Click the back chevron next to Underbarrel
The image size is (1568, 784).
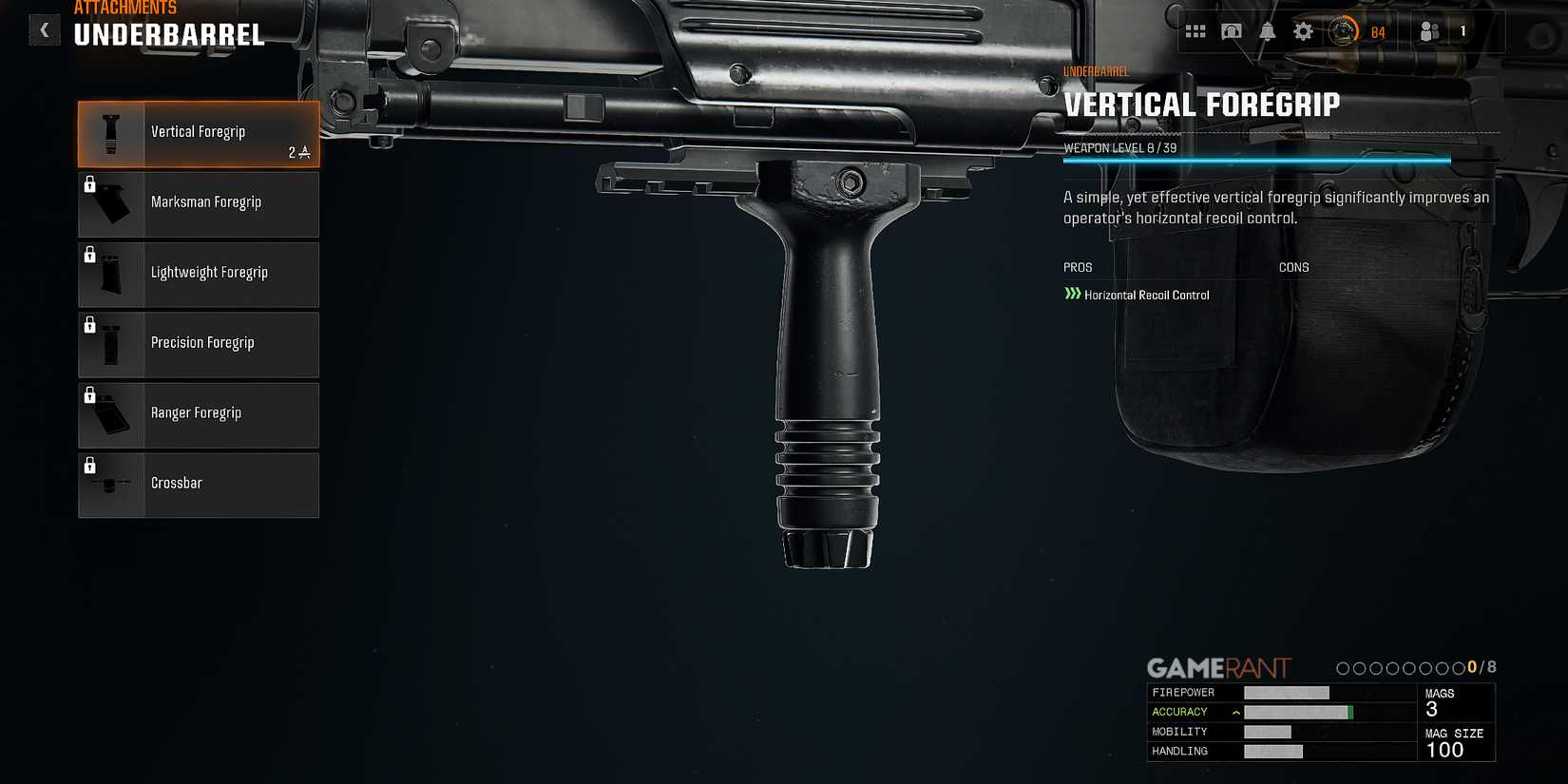click(44, 29)
